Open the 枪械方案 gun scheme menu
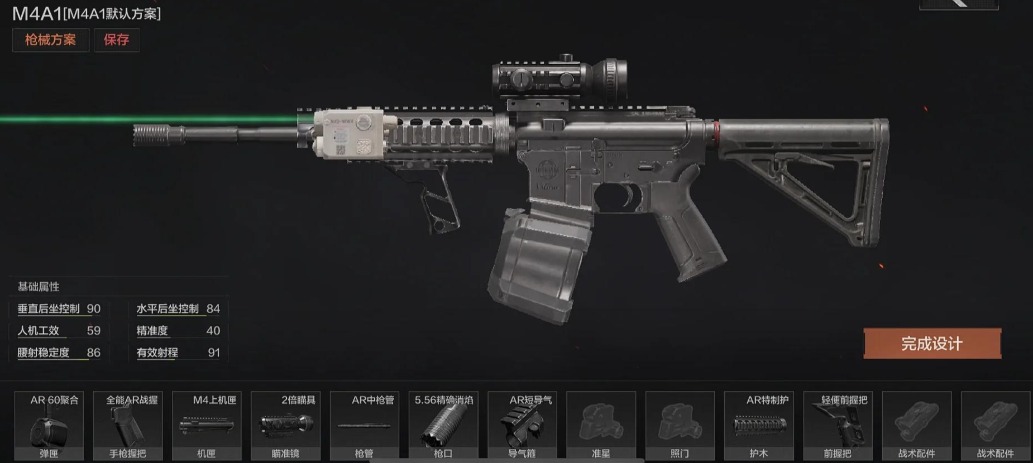The height and width of the screenshot is (463, 1033). pos(51,41)
